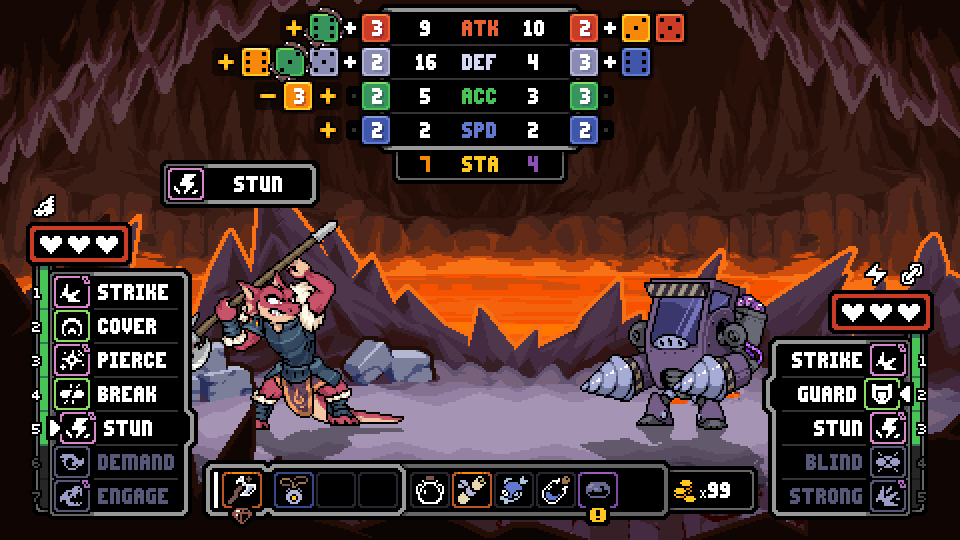Inspect enemy's Blind move
This screenshot has height=540, width=960.
click(845, 462)
